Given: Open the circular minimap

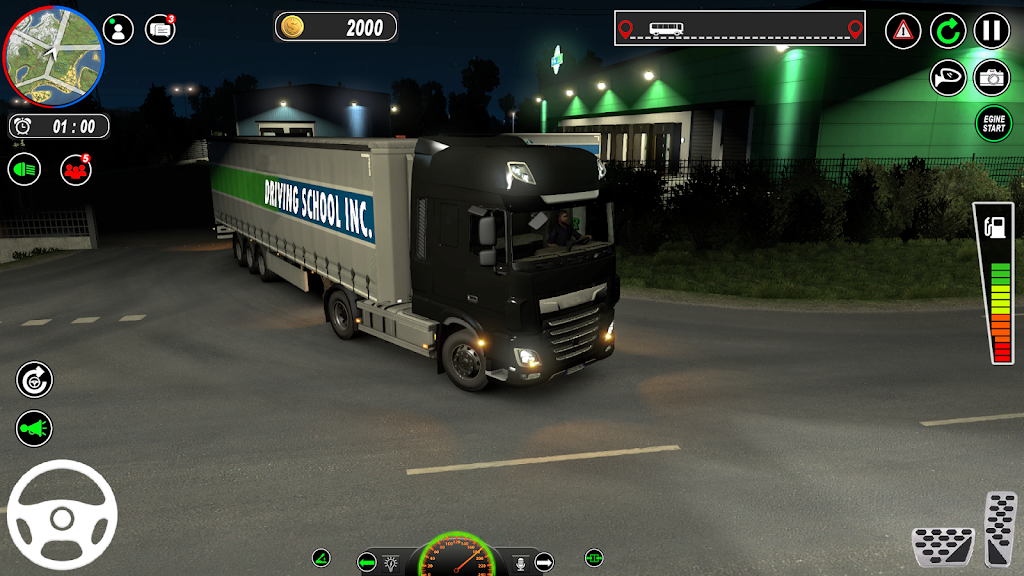Looking at the screenshot, I should pos(54,55).
